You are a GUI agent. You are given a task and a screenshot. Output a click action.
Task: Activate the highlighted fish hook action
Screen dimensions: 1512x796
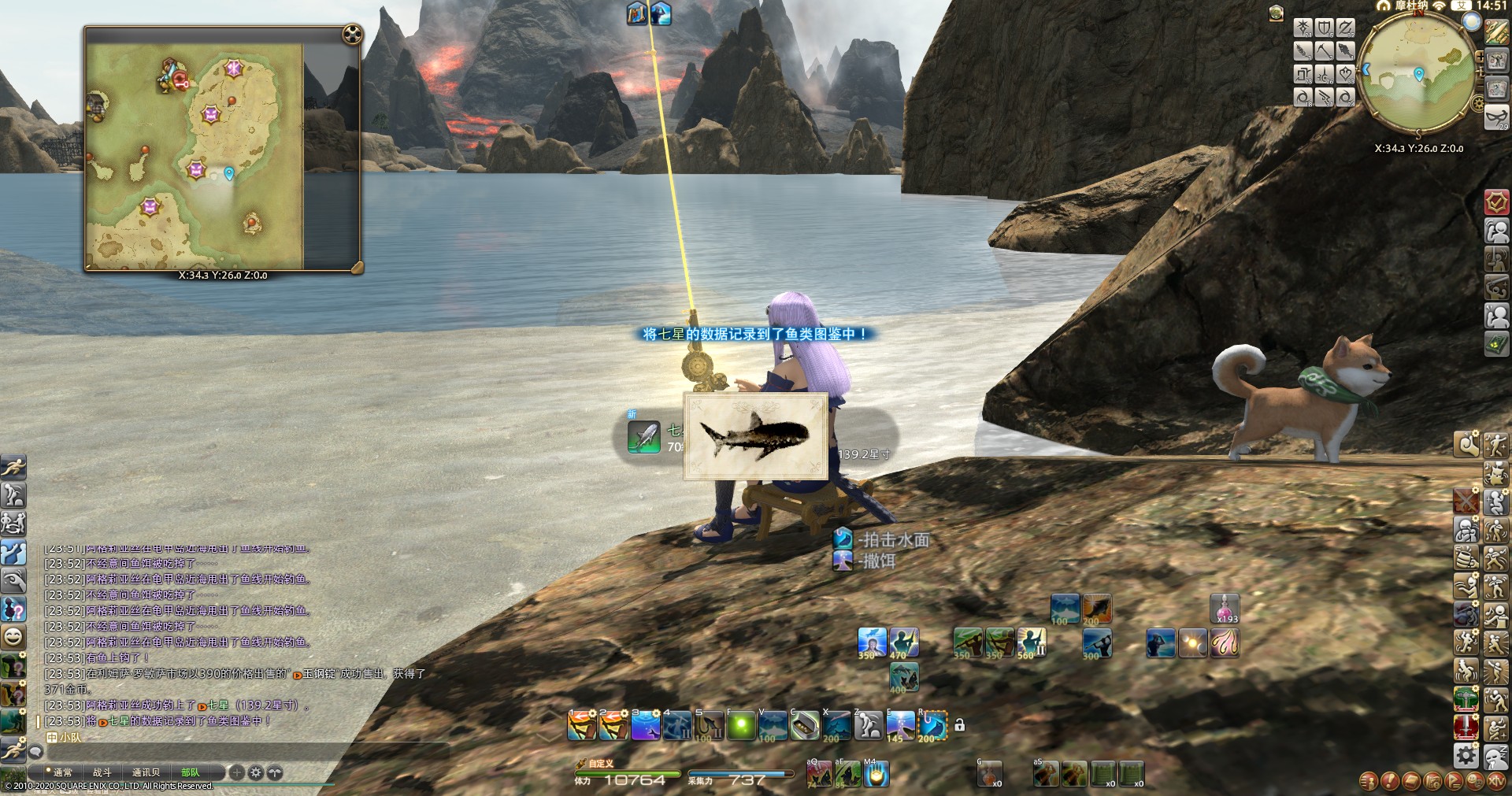click(x=933, y=726)
